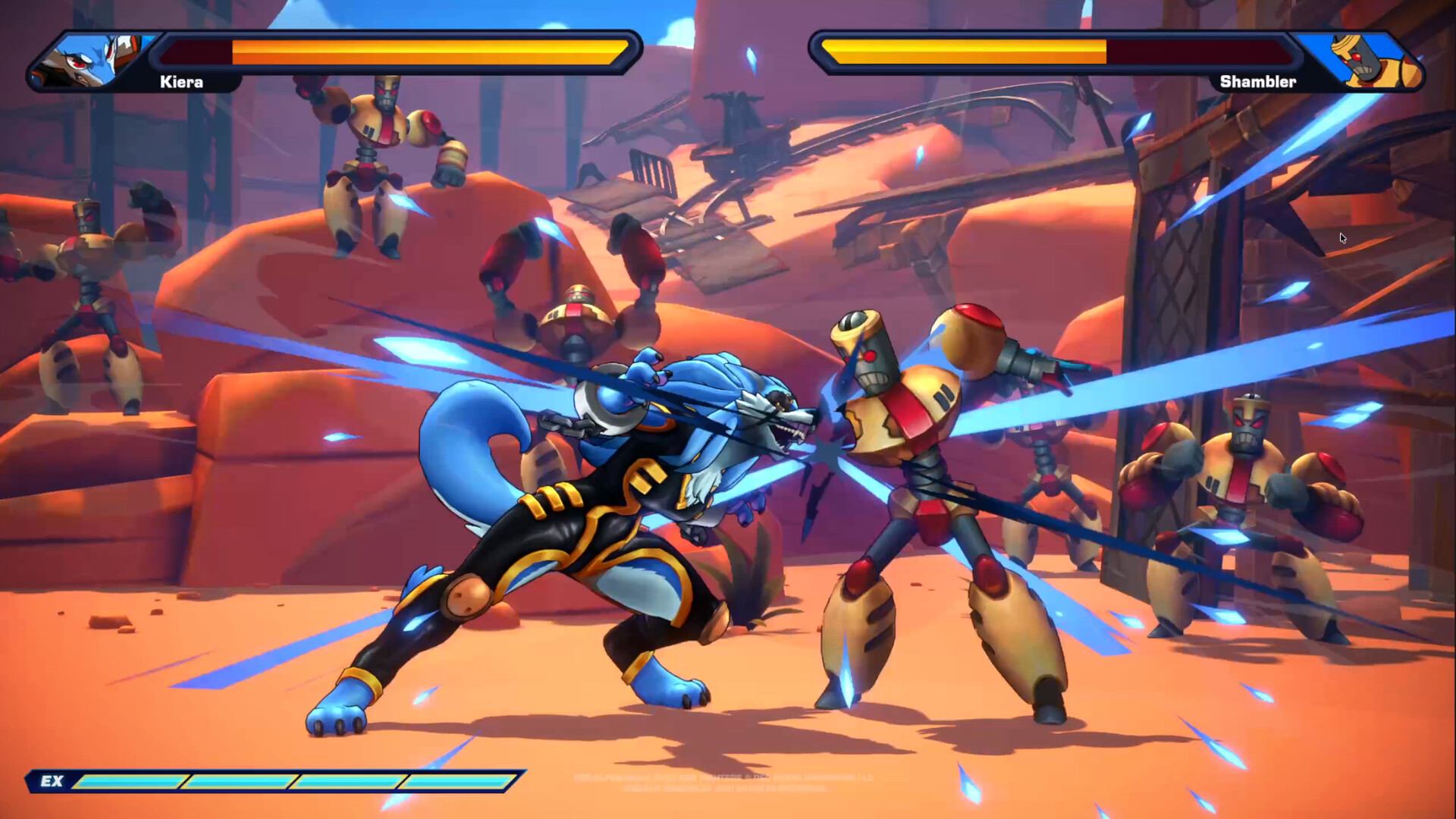Click the Kiera name label
Viewport: 1456px width, 819px height.
click(x=180, y=81)
